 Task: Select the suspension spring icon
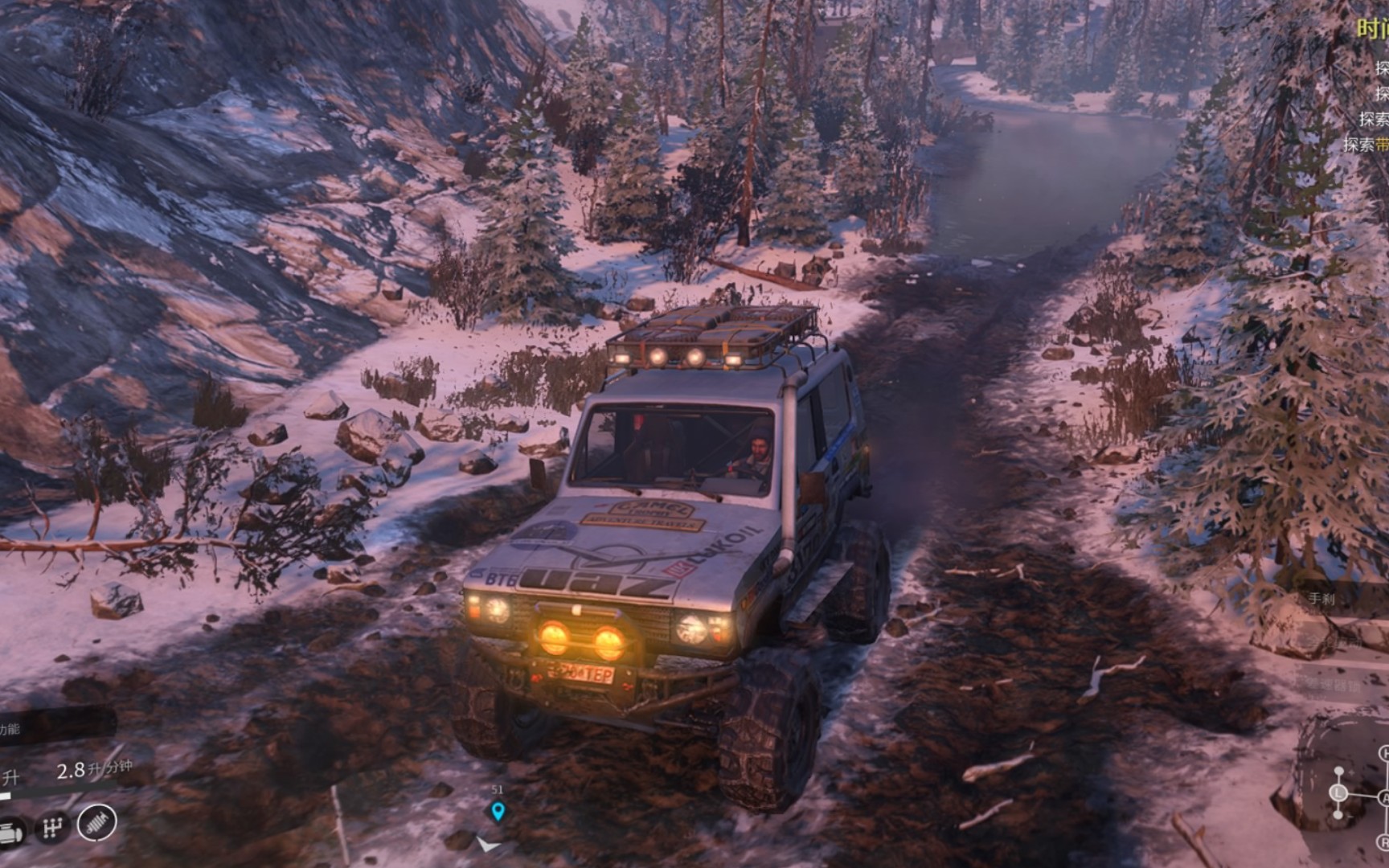[x=96, y=824]
